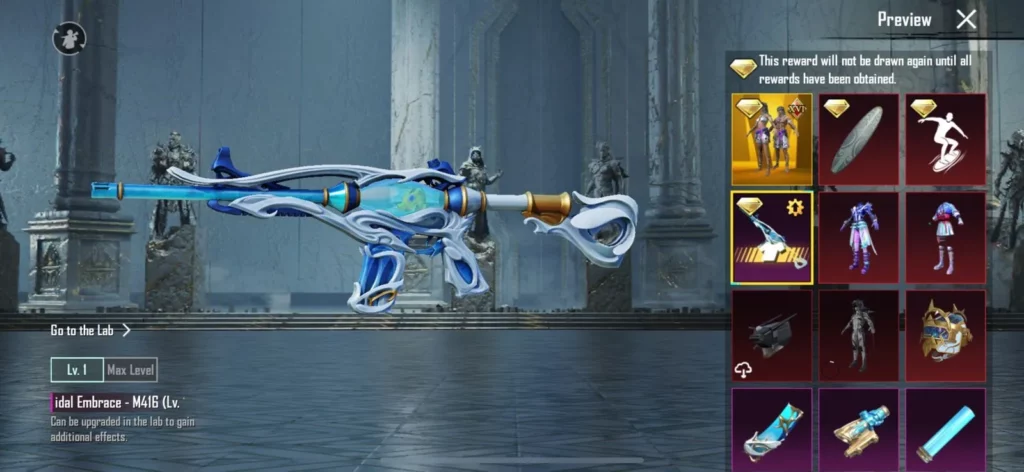1024x472 pixels.
Task: Select the white and red outfit reward
Action: [x=946, y=237]
